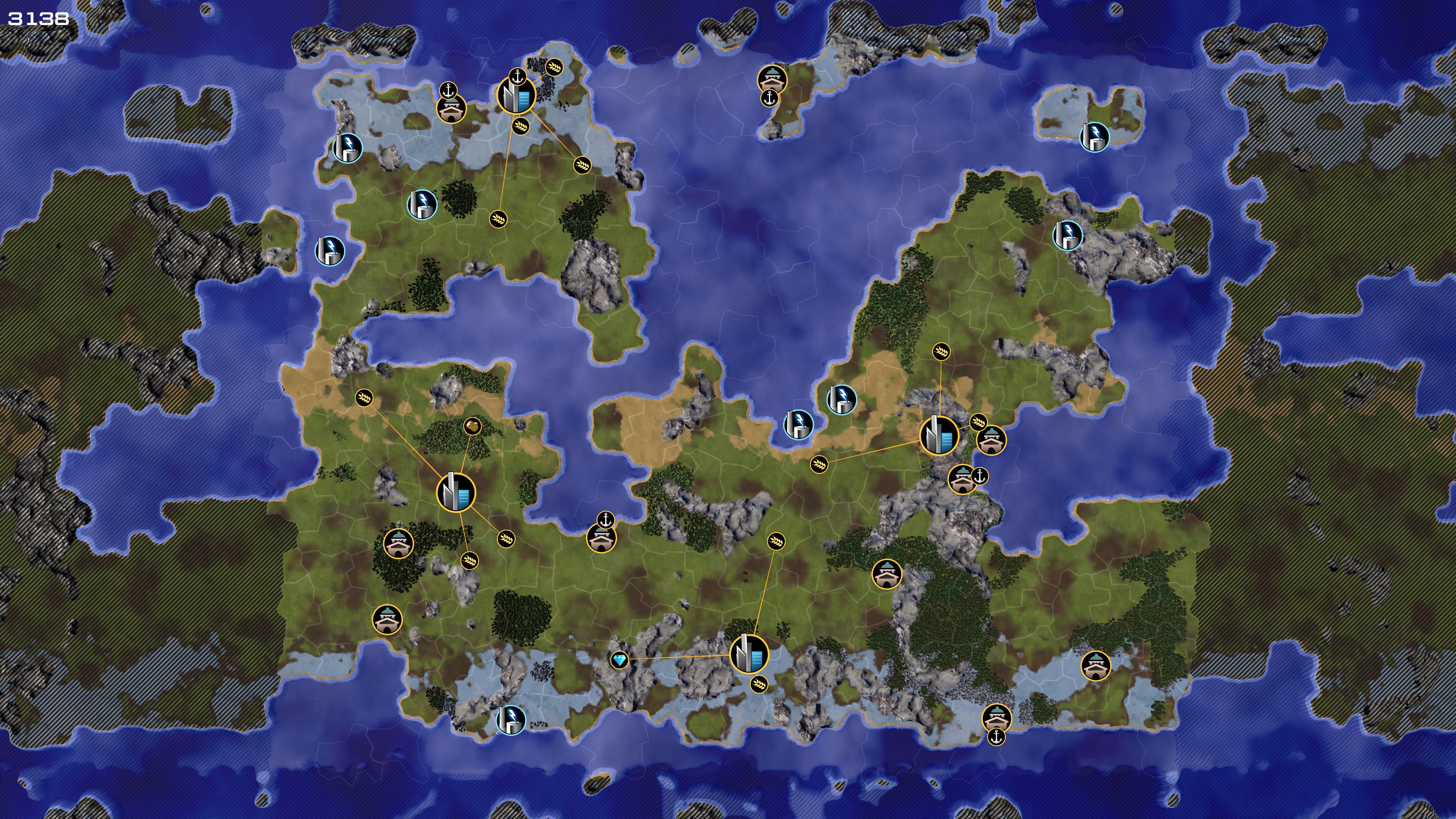The height and width of the screenshot is (819, 1456).
Task: Choose the city with an anchor badge on top
Action: (516, 96)
